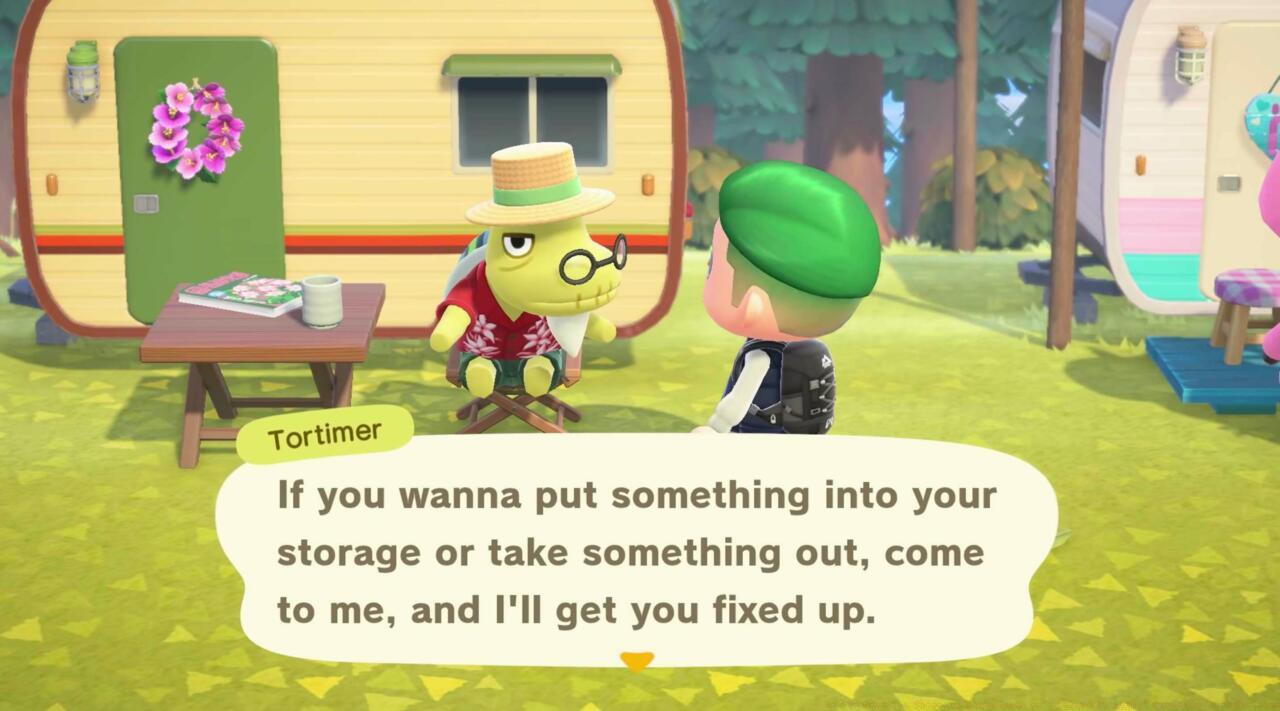Advance dialogue with the orange arrow
The width and height of the screenshot is (1280, 711).
click(637, 660)
